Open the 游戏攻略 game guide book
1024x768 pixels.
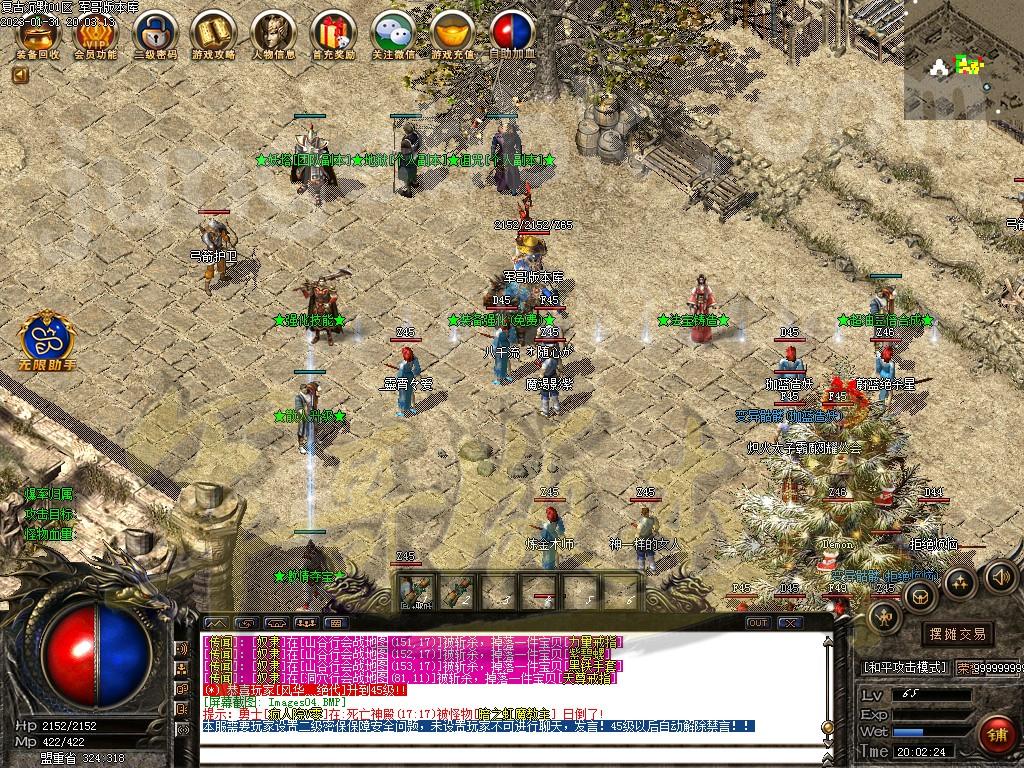click(x=213, y=32)
